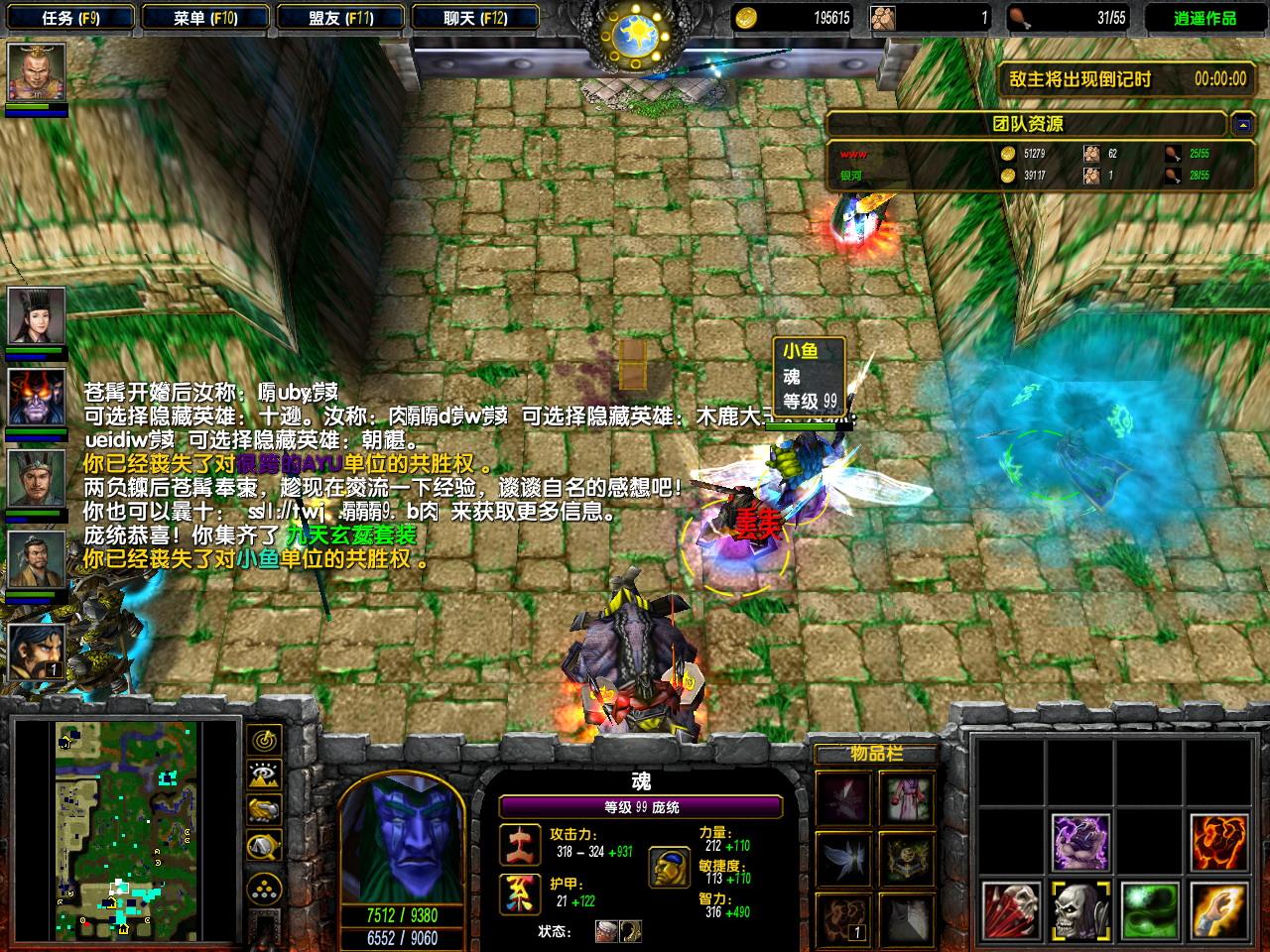The height and width of the screenshot is (952, 1270).
Task: Select the bald hero portrait at top-left
Action: pos(37,72)
